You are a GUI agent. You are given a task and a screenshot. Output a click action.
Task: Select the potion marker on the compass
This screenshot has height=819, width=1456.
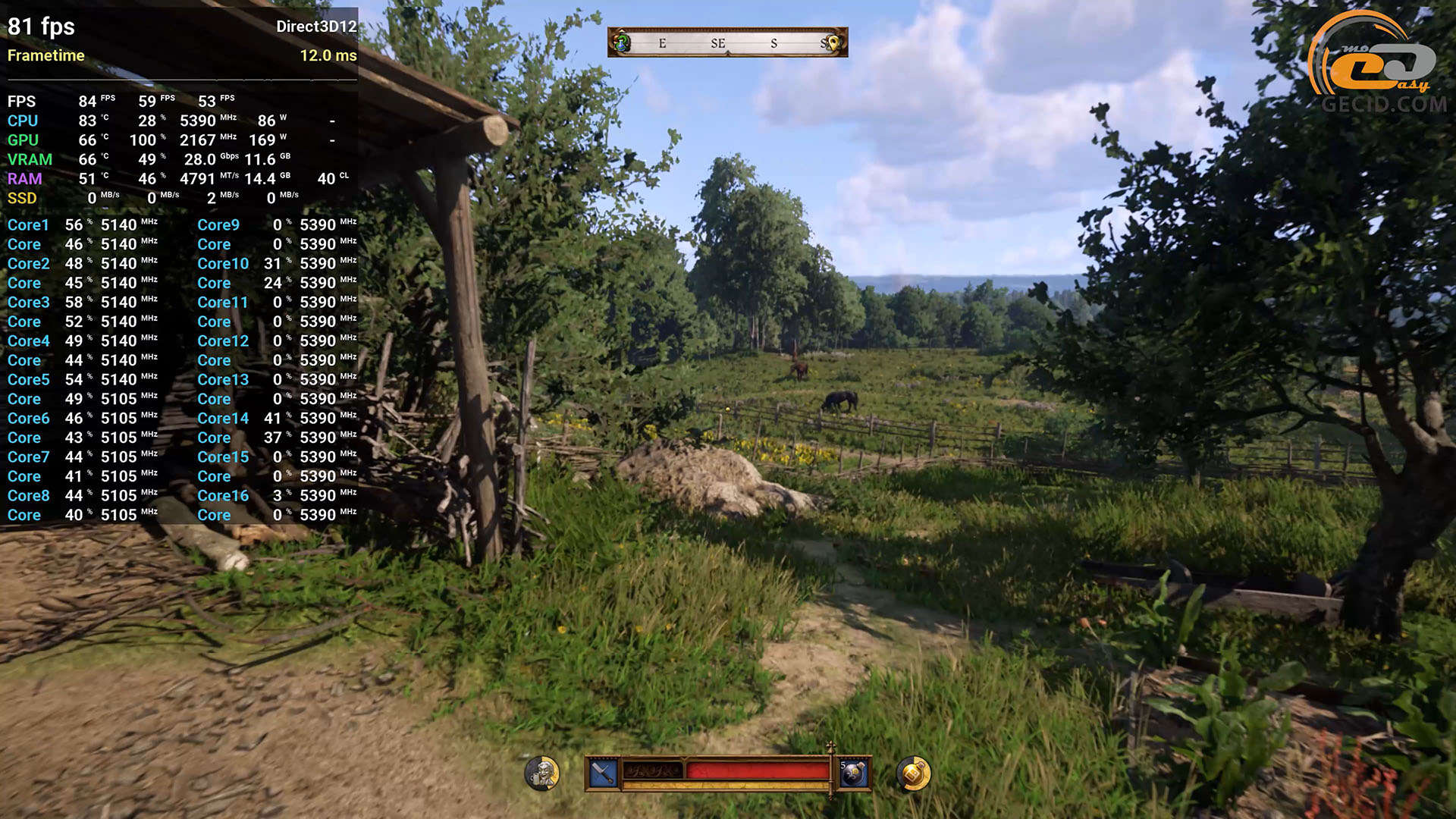622,42
